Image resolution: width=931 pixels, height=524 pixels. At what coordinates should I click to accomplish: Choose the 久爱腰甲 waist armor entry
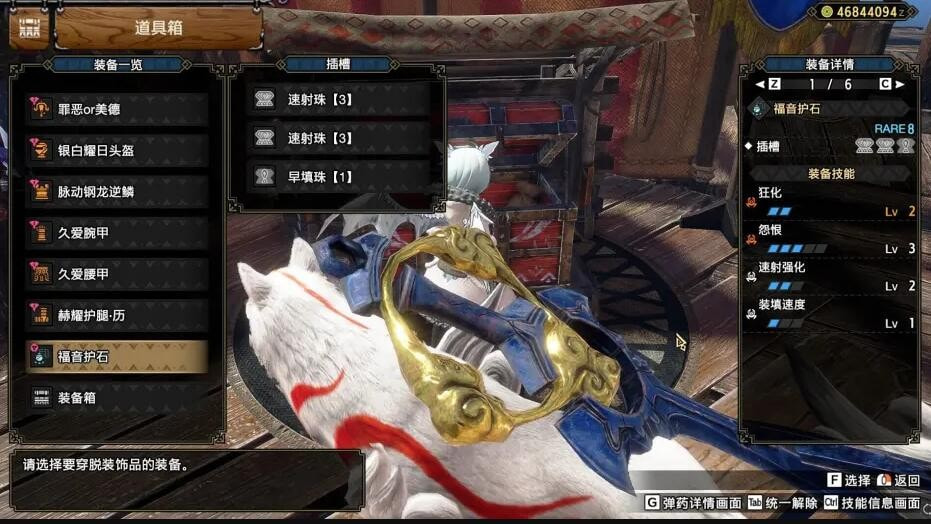(118, 274)
